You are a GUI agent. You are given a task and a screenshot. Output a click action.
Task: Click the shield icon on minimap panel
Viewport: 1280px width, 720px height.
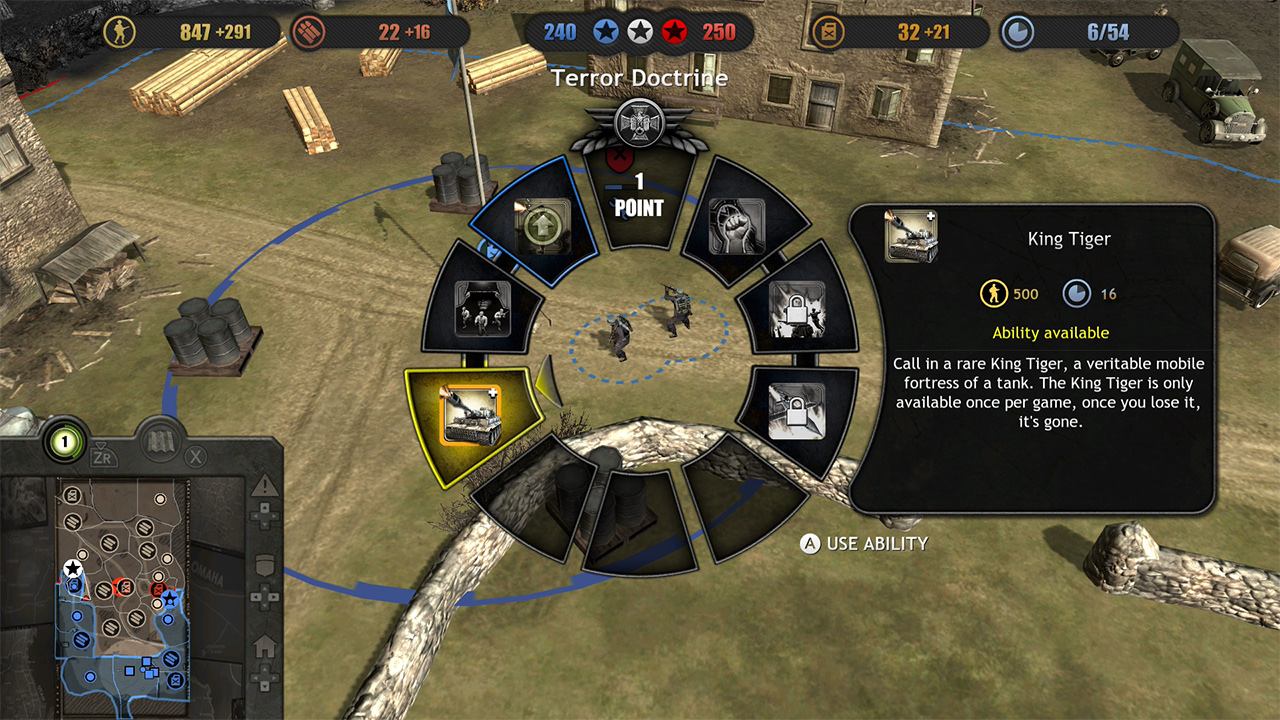click(x=265, y=564)
